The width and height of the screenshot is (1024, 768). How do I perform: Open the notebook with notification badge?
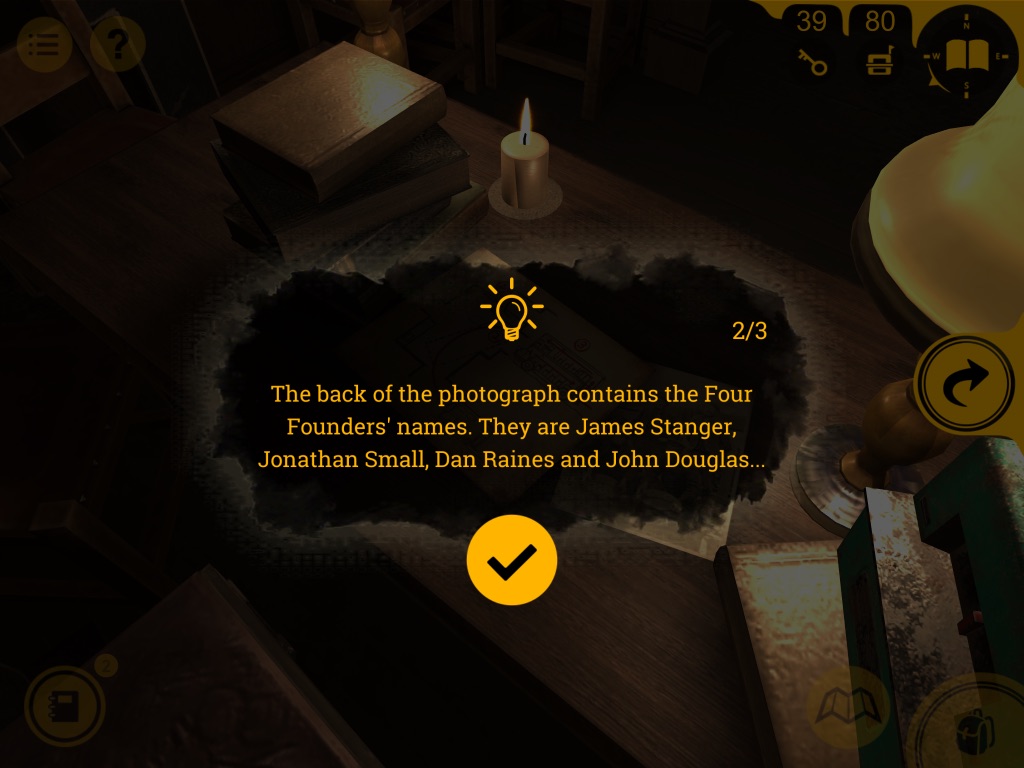pyautogui.click(x=65, y=707)
